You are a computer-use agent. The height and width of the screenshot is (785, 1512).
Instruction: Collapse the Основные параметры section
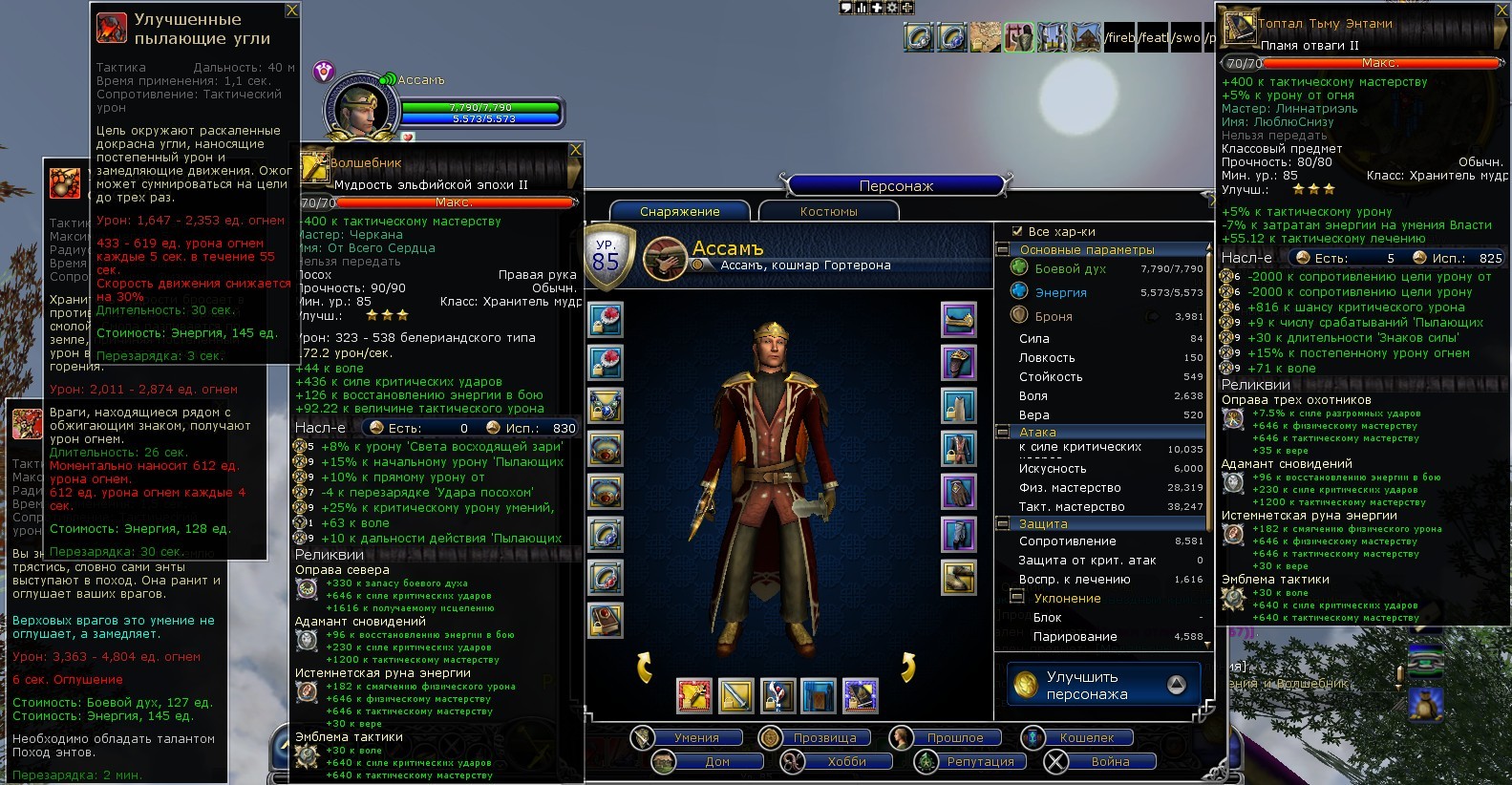click(x=1003, y=249)
